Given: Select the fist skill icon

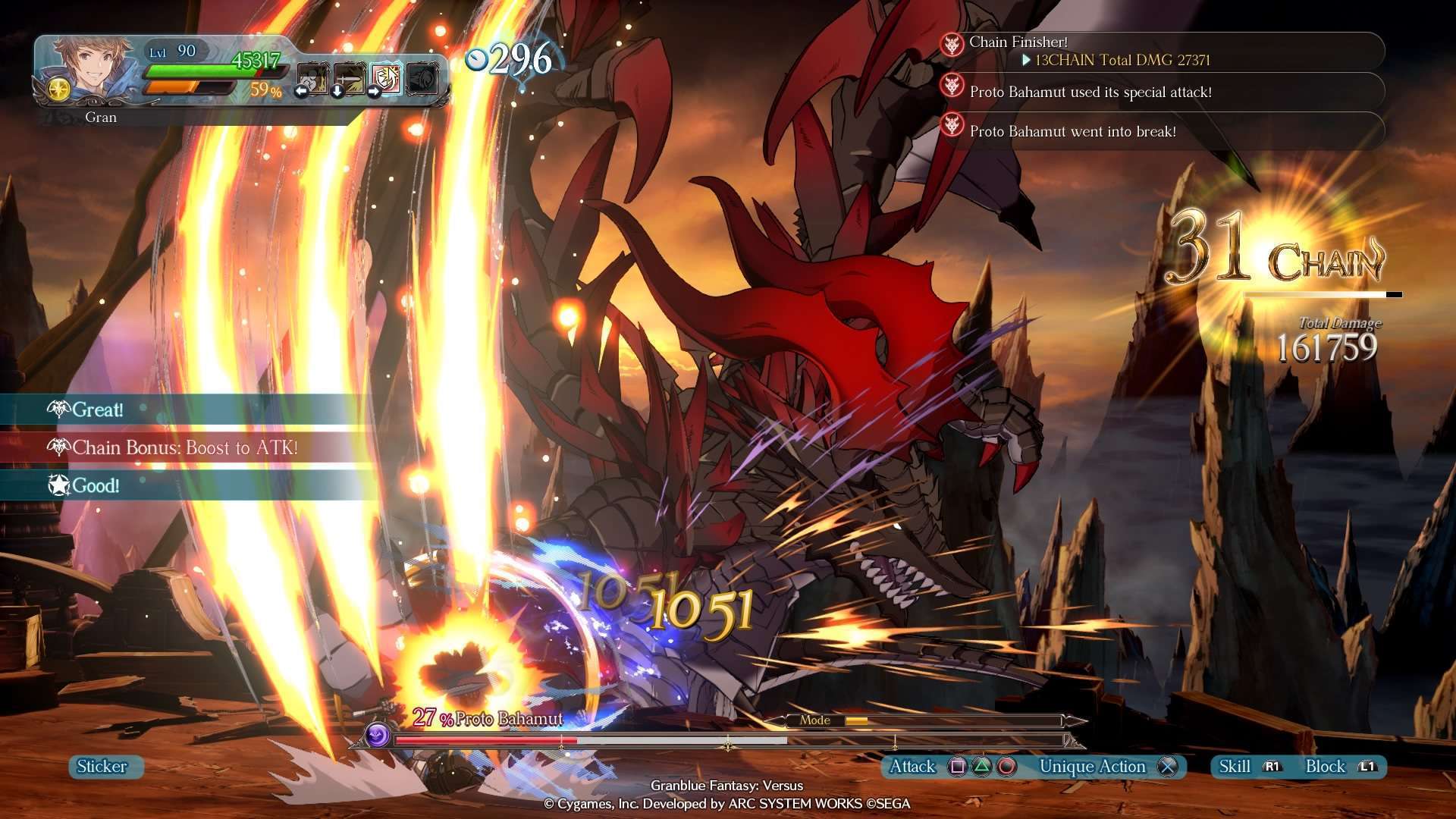Looking at the screenshot, I should point(312,78).
